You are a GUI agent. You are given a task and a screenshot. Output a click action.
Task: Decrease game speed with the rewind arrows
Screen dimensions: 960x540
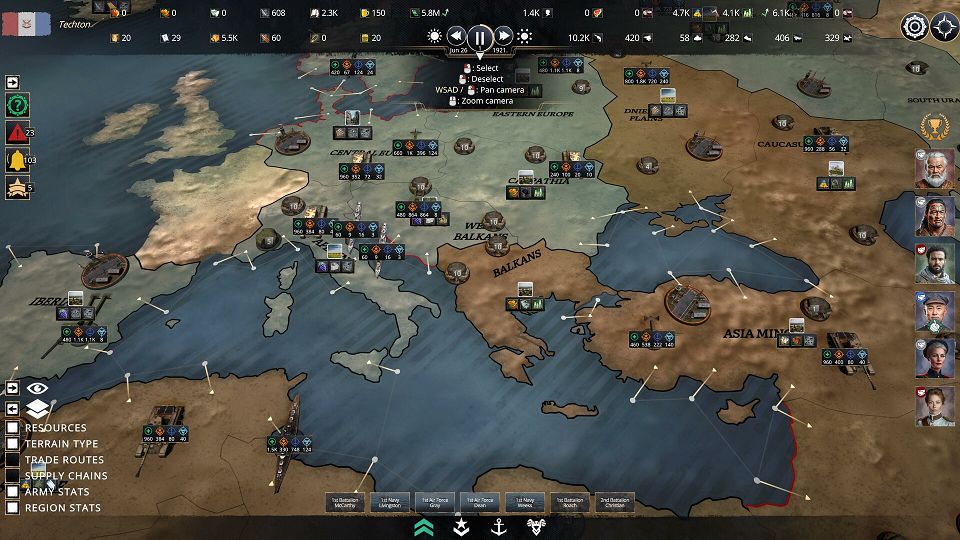tap(456, 37)
